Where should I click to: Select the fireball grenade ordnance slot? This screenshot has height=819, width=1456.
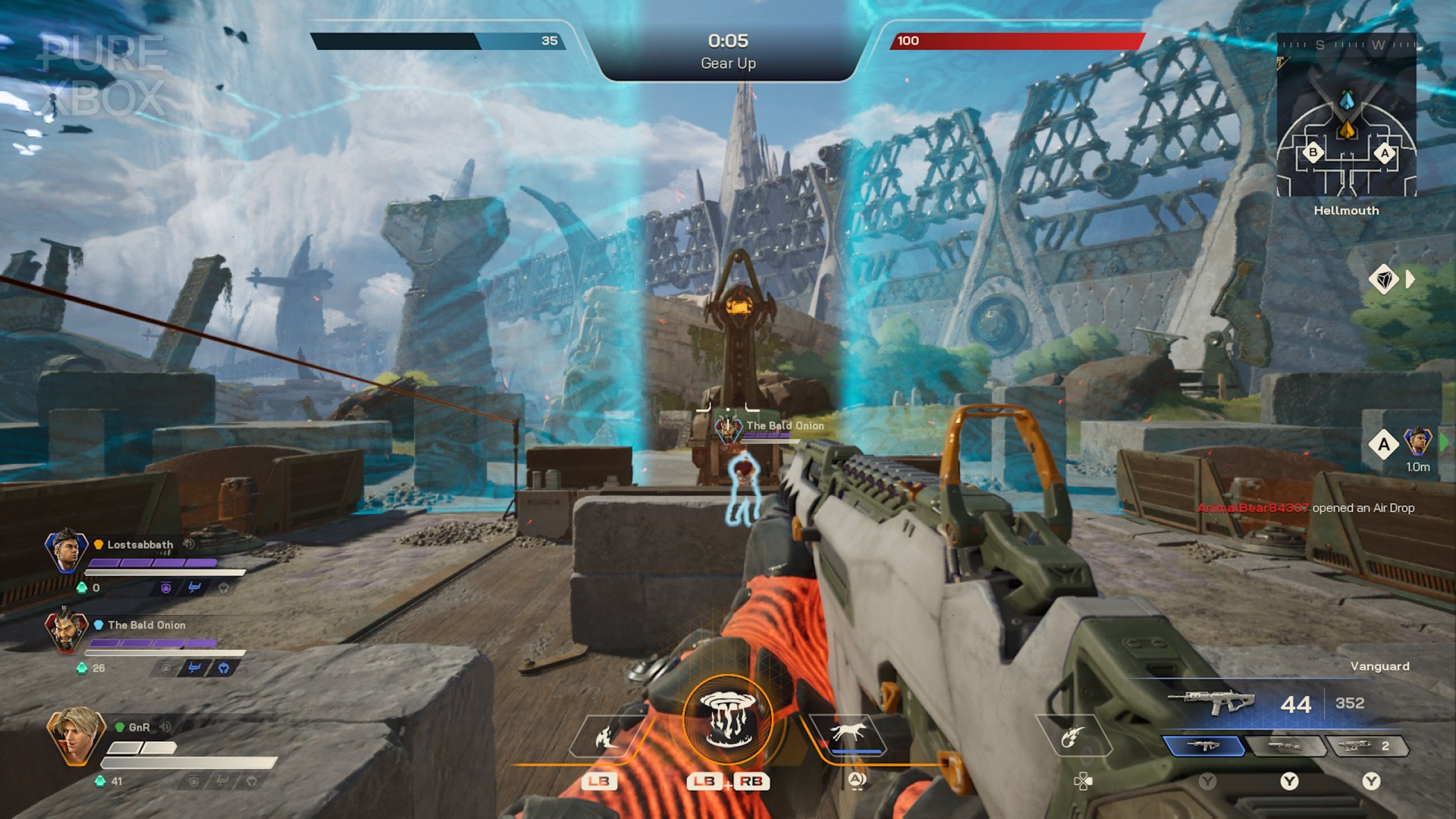1072,736
